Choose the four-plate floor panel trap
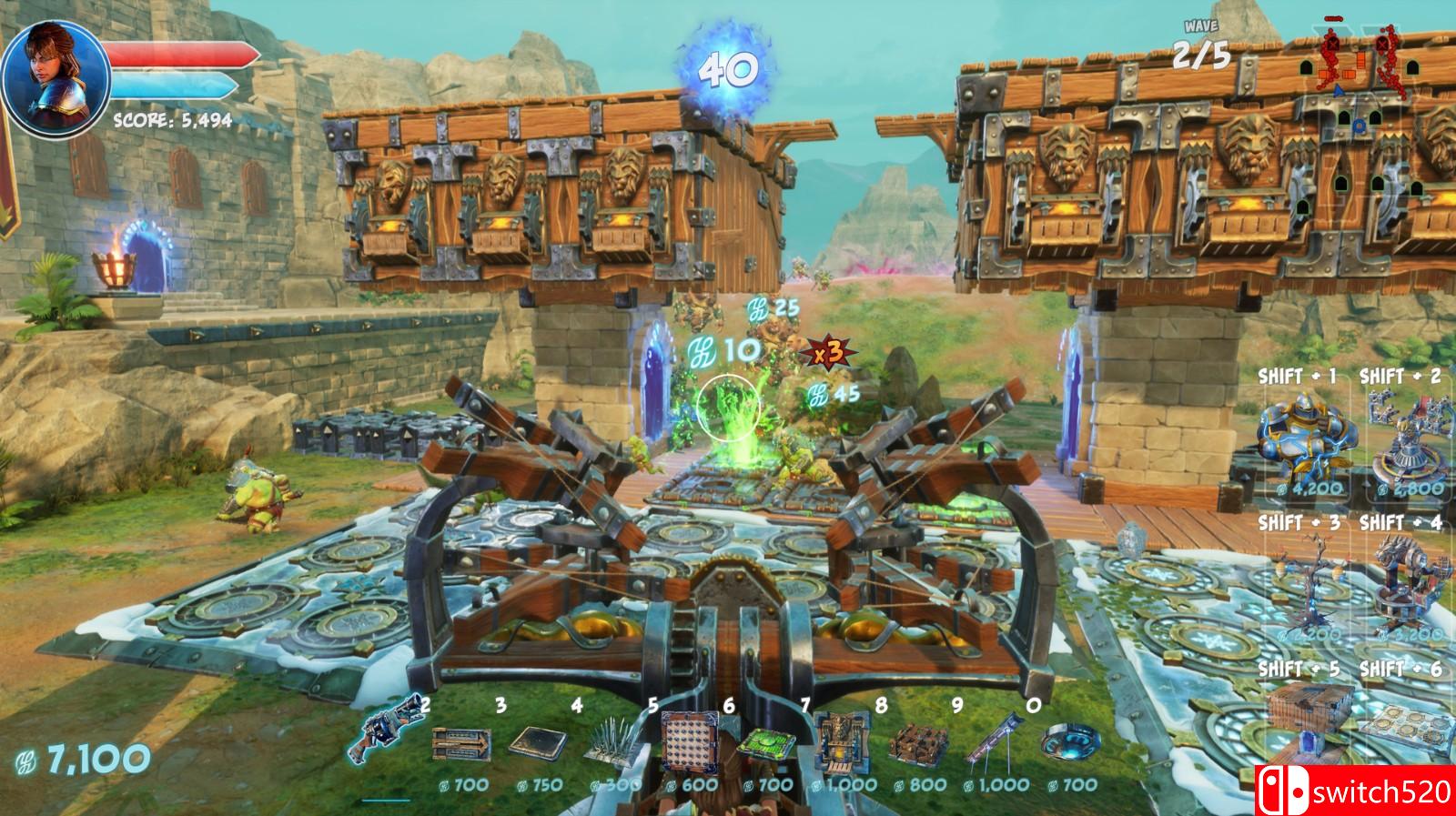The image size is (1456, 816). (x=1408, y=723)
